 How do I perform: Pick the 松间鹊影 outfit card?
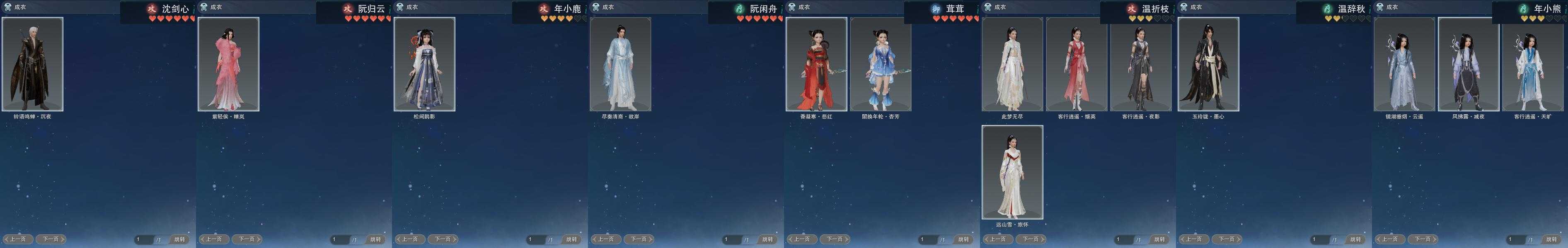[x=424, y=64]
